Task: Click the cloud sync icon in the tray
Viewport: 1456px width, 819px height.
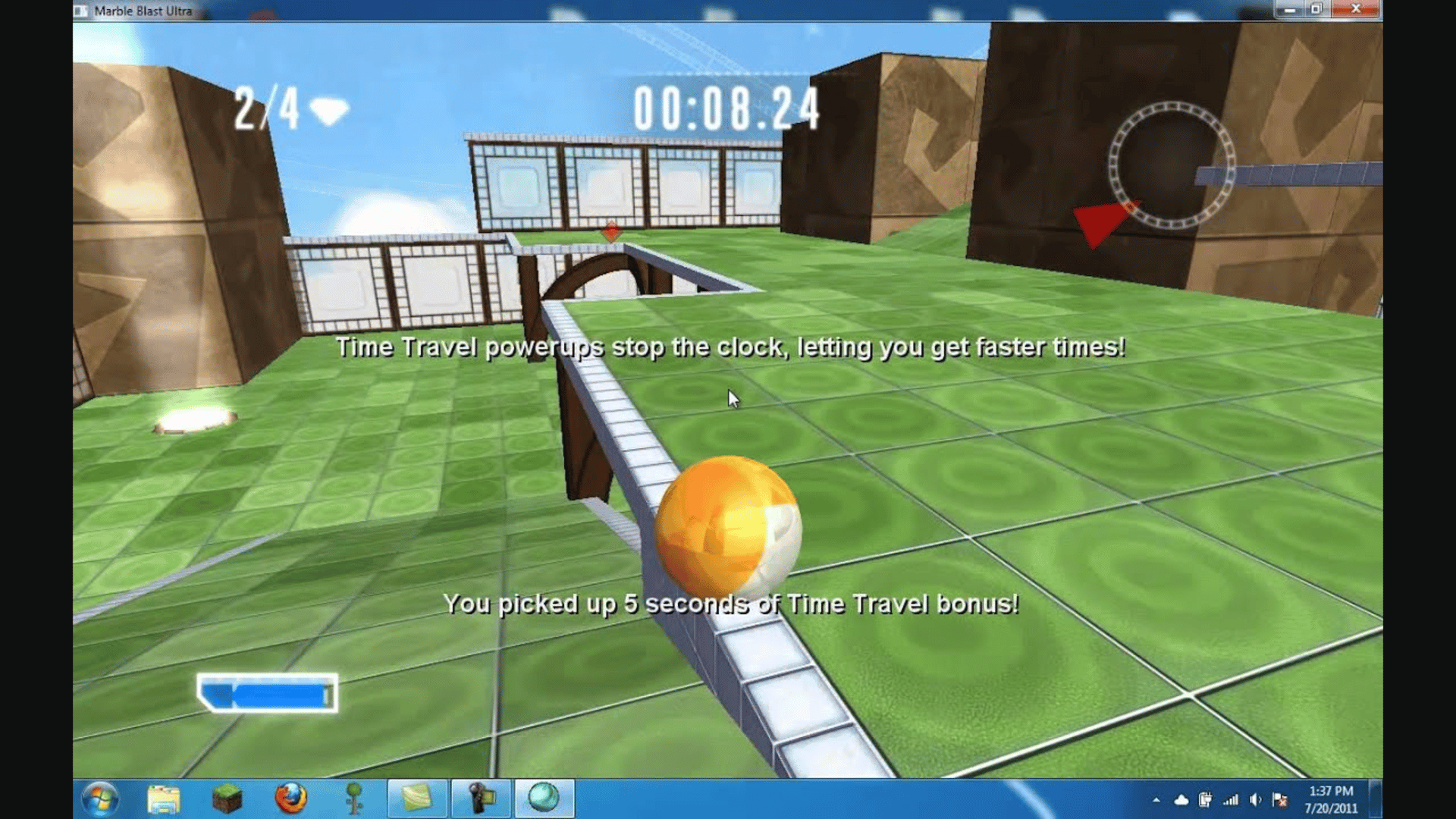Action: click(x=1181, y=799)
